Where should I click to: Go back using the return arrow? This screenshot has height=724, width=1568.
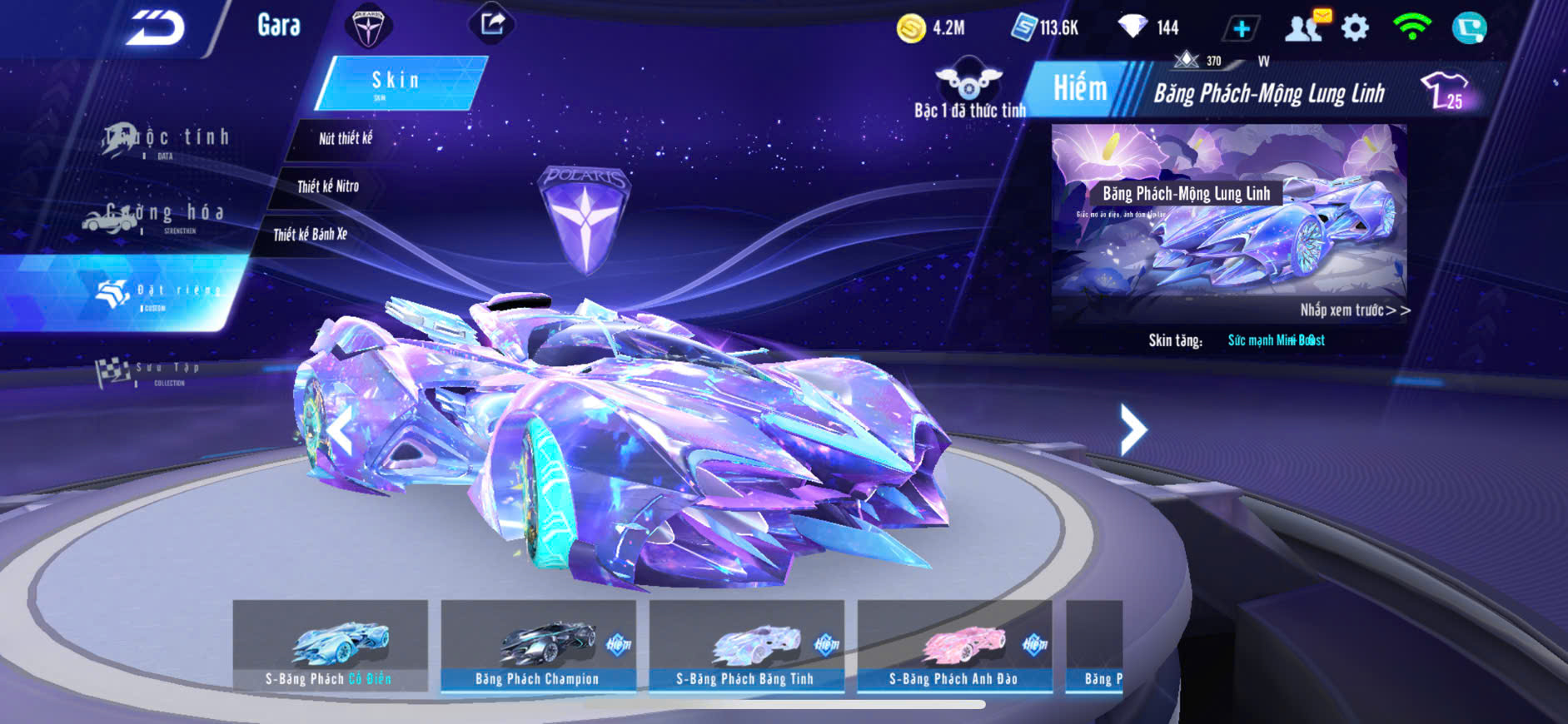pyautogui.click(x=155, y=29)
